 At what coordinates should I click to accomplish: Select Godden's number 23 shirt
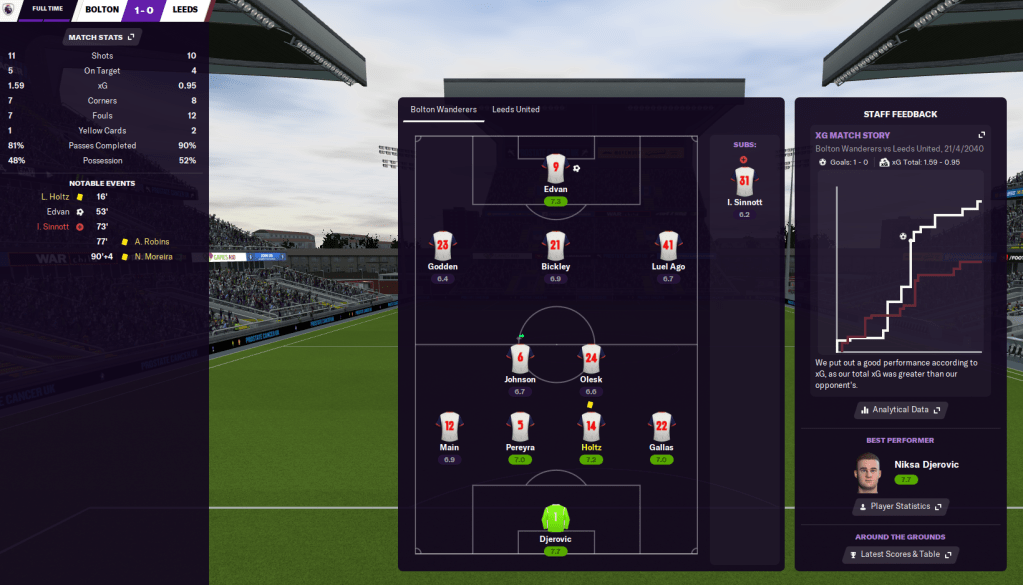(443, 245)
